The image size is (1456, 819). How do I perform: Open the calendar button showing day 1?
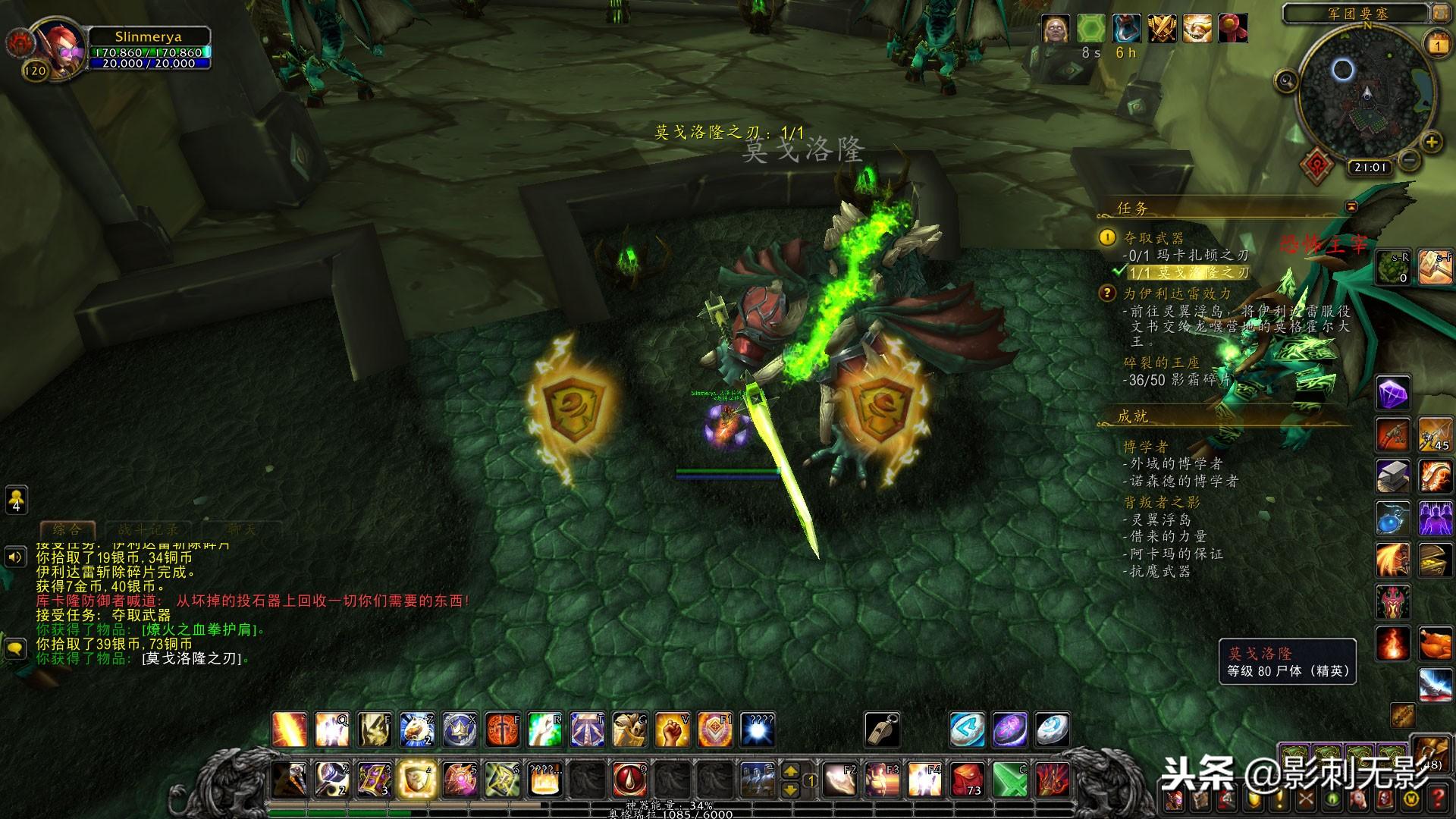[x=1438, y=44]
